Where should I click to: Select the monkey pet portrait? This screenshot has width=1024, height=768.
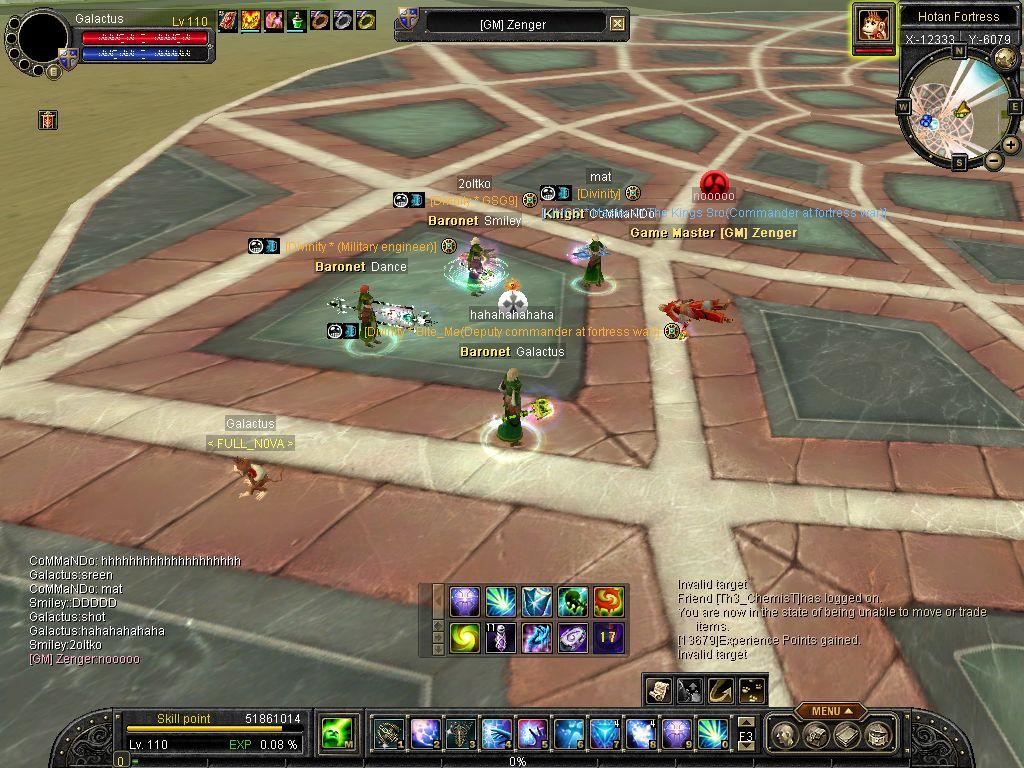873,25
